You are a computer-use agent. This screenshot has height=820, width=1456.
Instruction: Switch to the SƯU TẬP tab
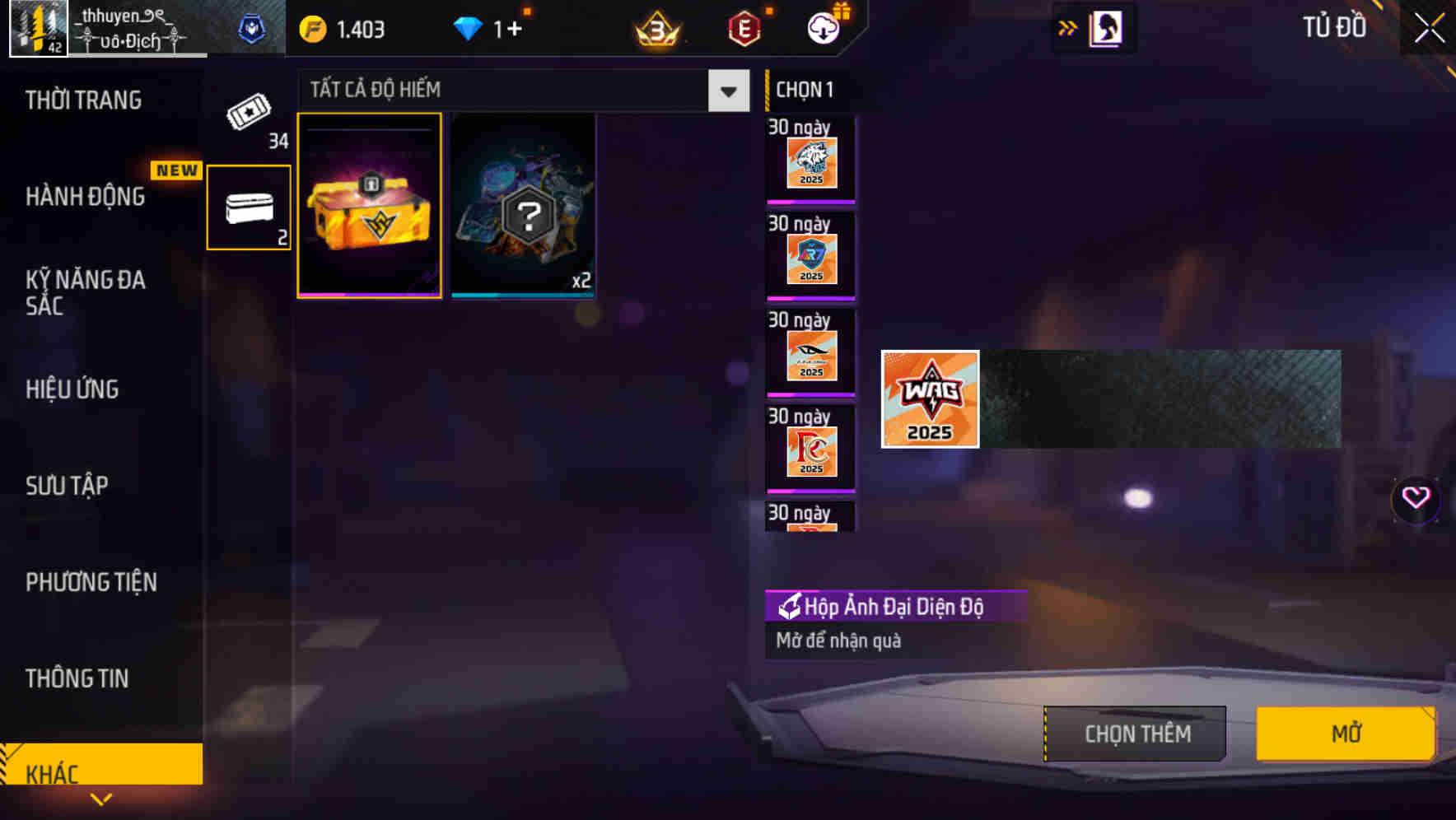pos(68,486)
